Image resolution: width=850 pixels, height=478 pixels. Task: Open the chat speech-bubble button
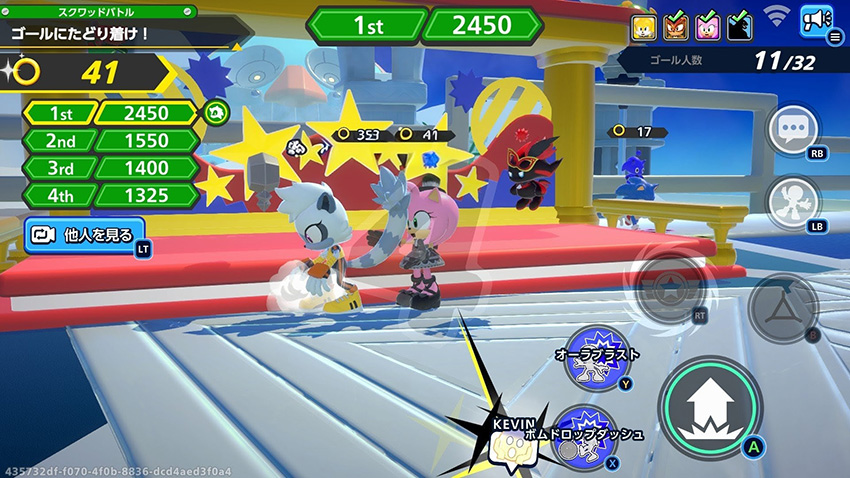pyautogui.click(x=792, y=130)
